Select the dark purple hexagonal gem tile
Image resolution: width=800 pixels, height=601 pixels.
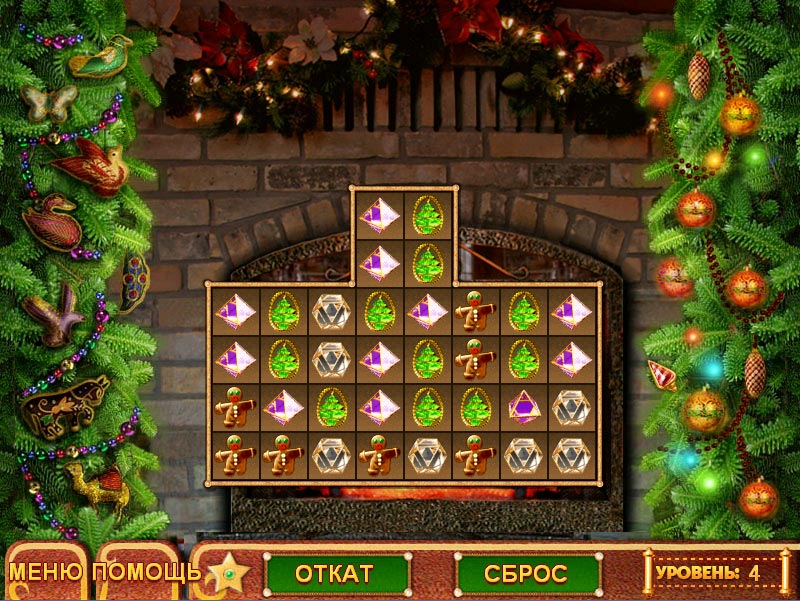tap(523, 408)
